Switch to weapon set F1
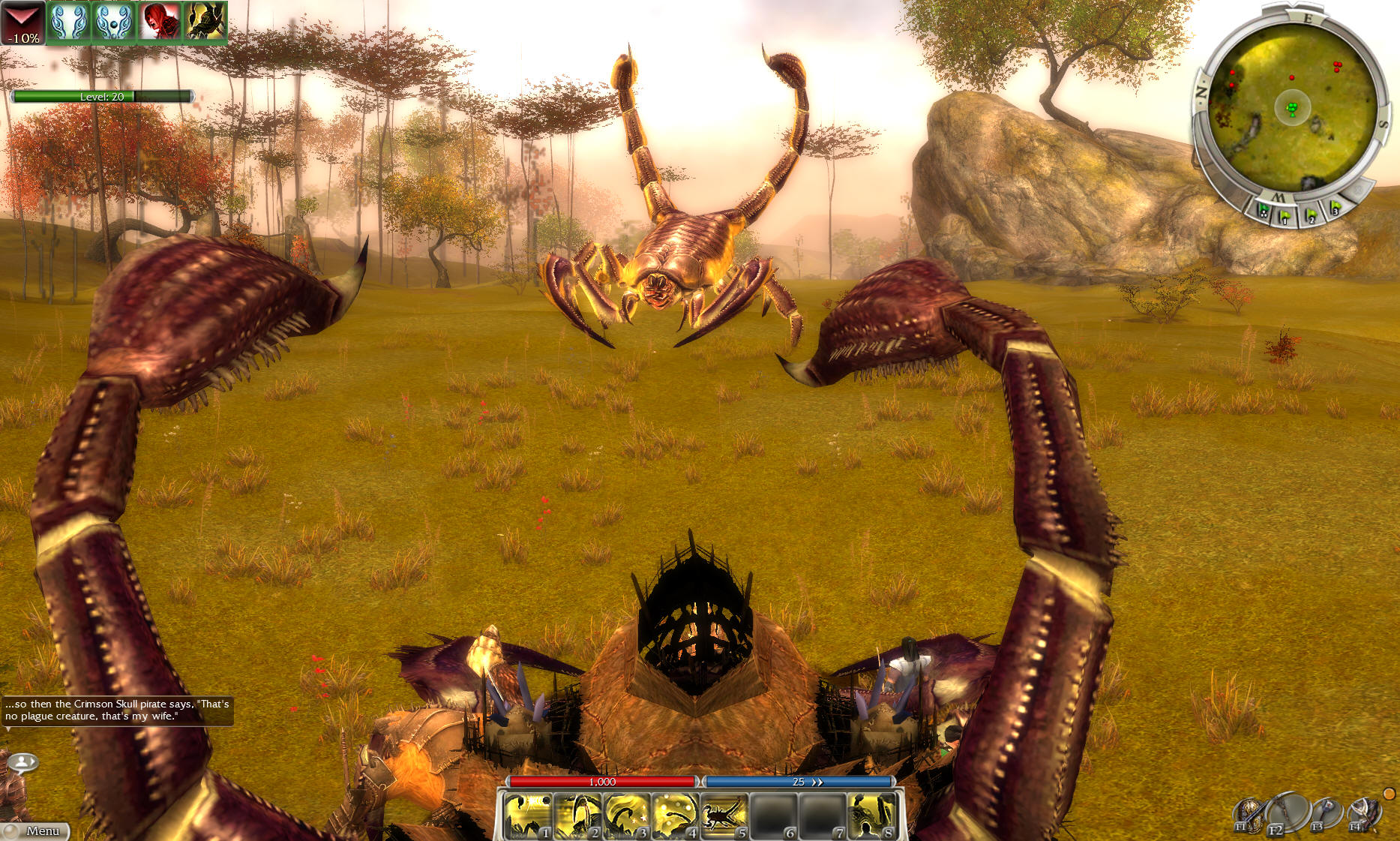Viewport: 1400px width, 841px height. pyautogui.click(x=1248, y=815)
